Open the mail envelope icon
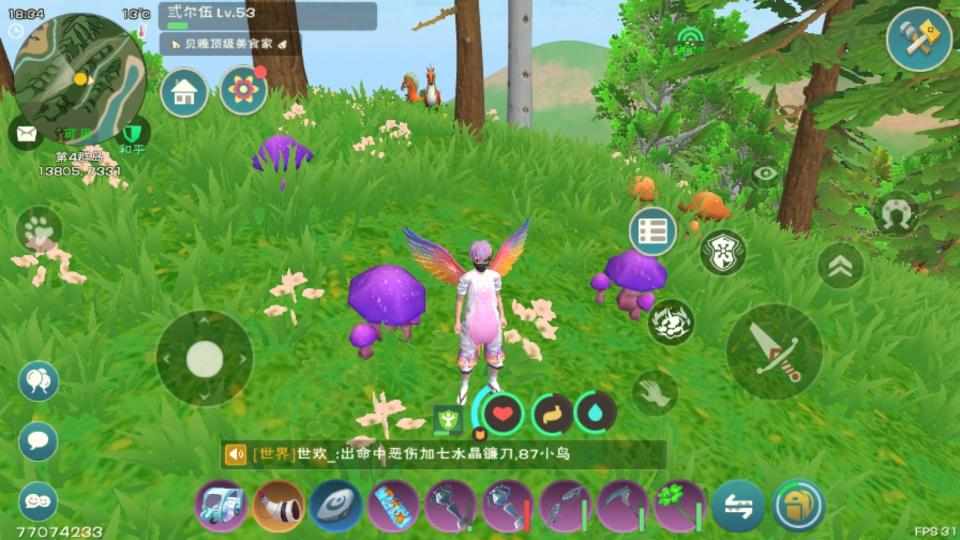Image resolution: width=960 pixels, height=540 pixels. click(26, 132)
